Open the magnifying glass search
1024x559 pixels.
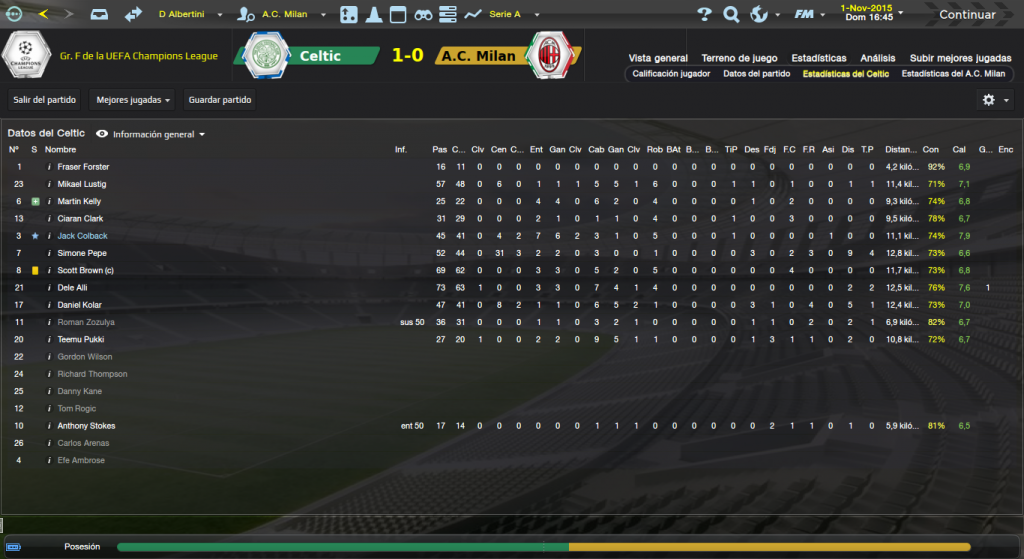pos(731,15)
